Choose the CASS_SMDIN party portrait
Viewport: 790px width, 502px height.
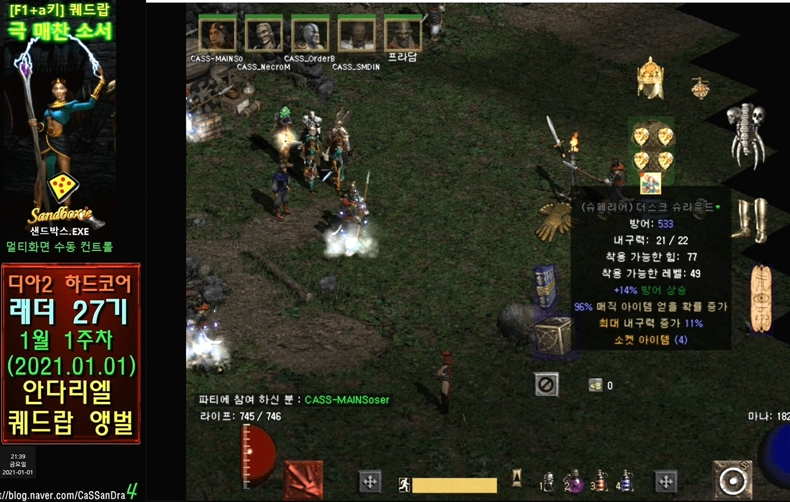tap(356, 33)
